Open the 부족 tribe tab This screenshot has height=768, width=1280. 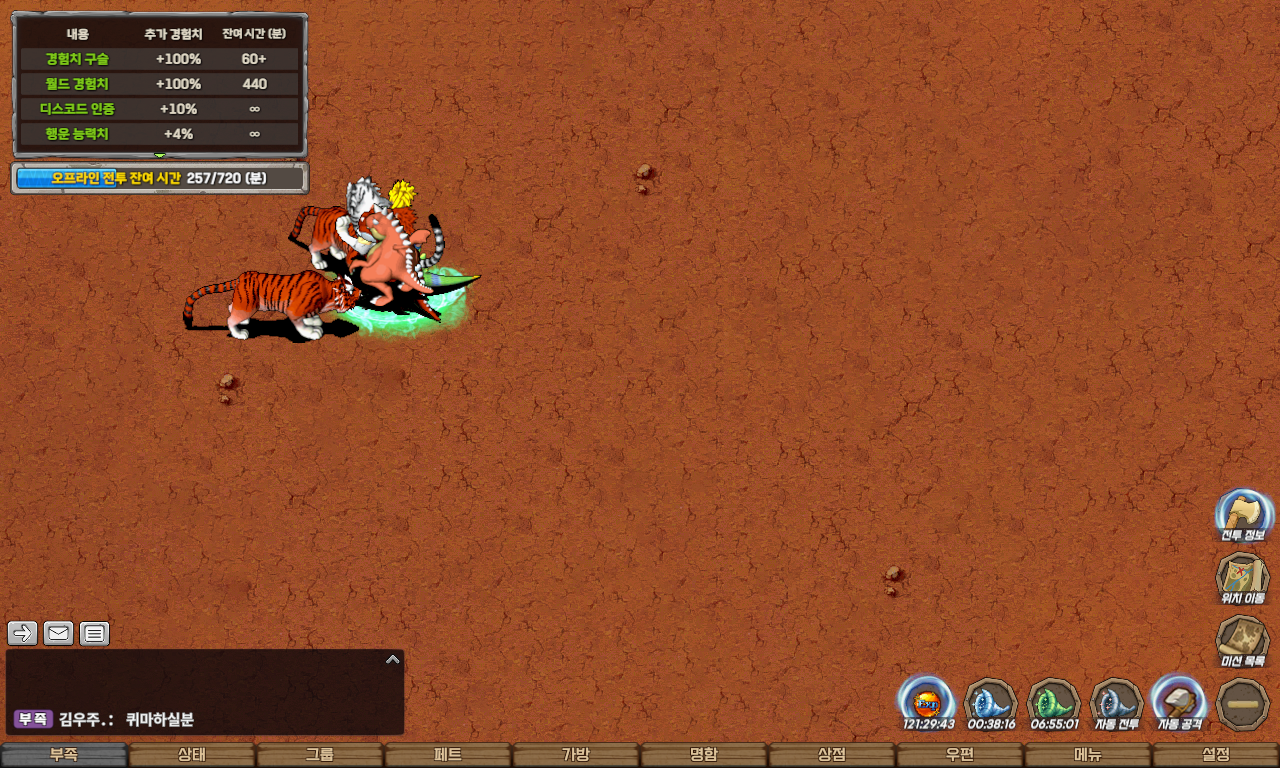pyautogui.click(x=64, y=755)
